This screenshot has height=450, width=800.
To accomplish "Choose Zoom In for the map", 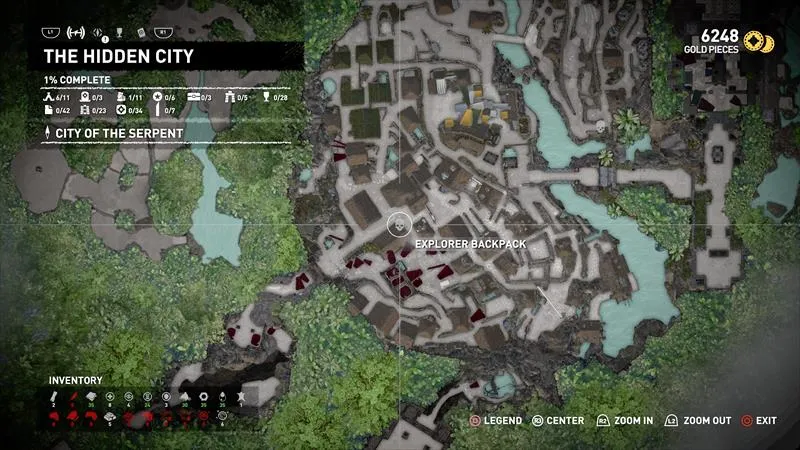I will tap(626, 421).
